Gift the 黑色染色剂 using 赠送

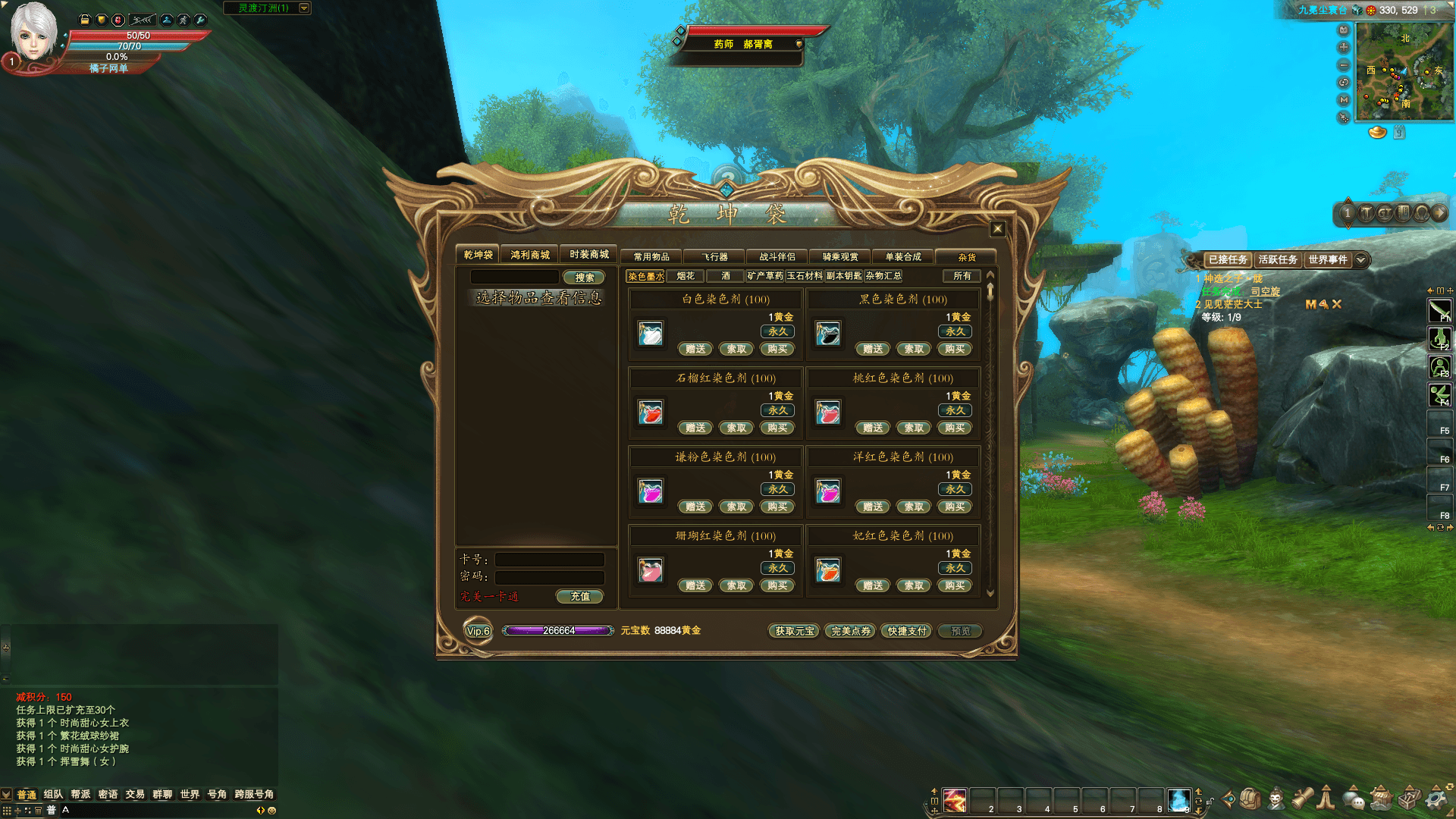(x=873, y=350)
